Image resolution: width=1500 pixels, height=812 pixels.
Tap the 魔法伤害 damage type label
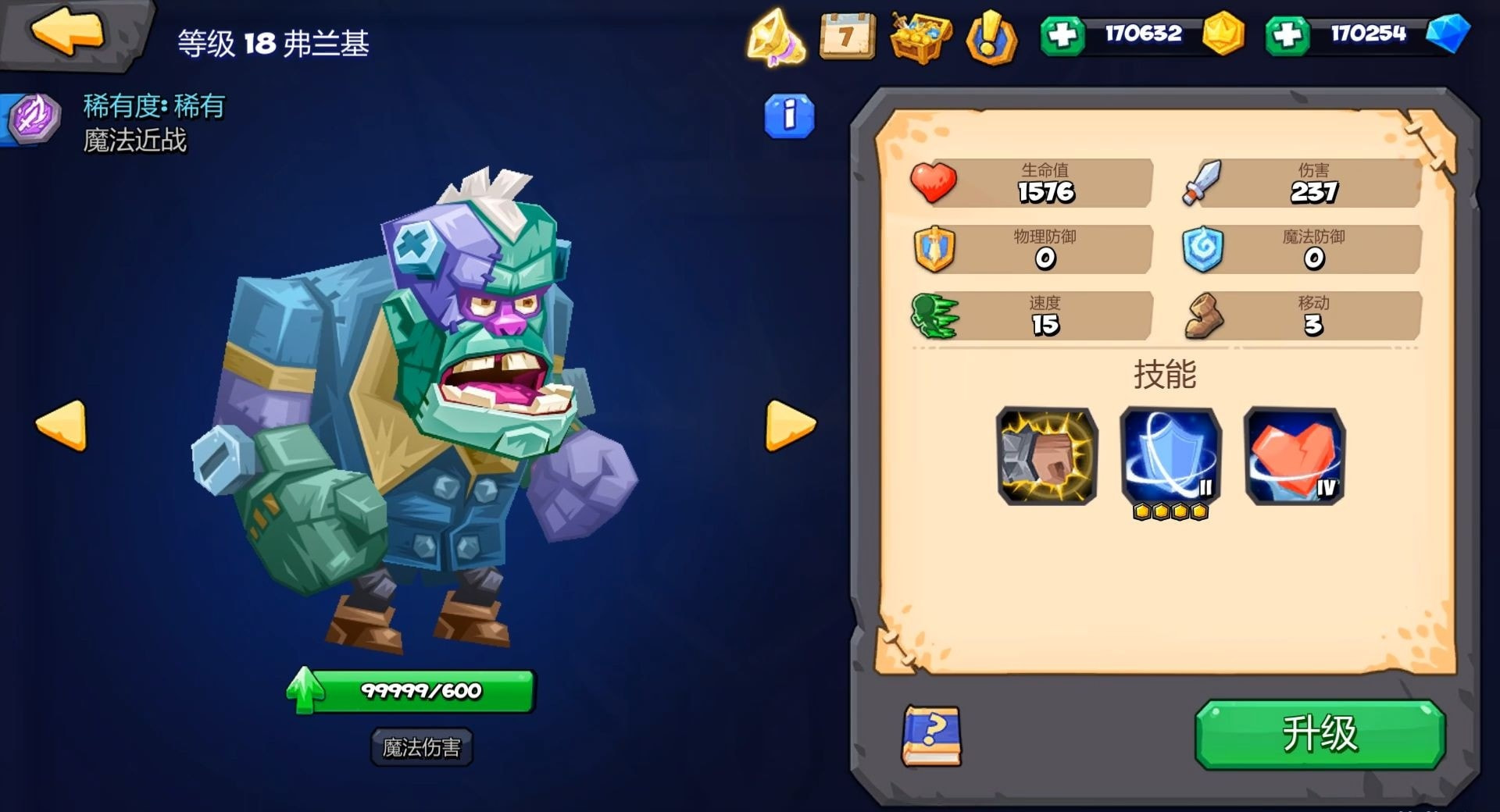pyautogui.click(x=421, y=747)
